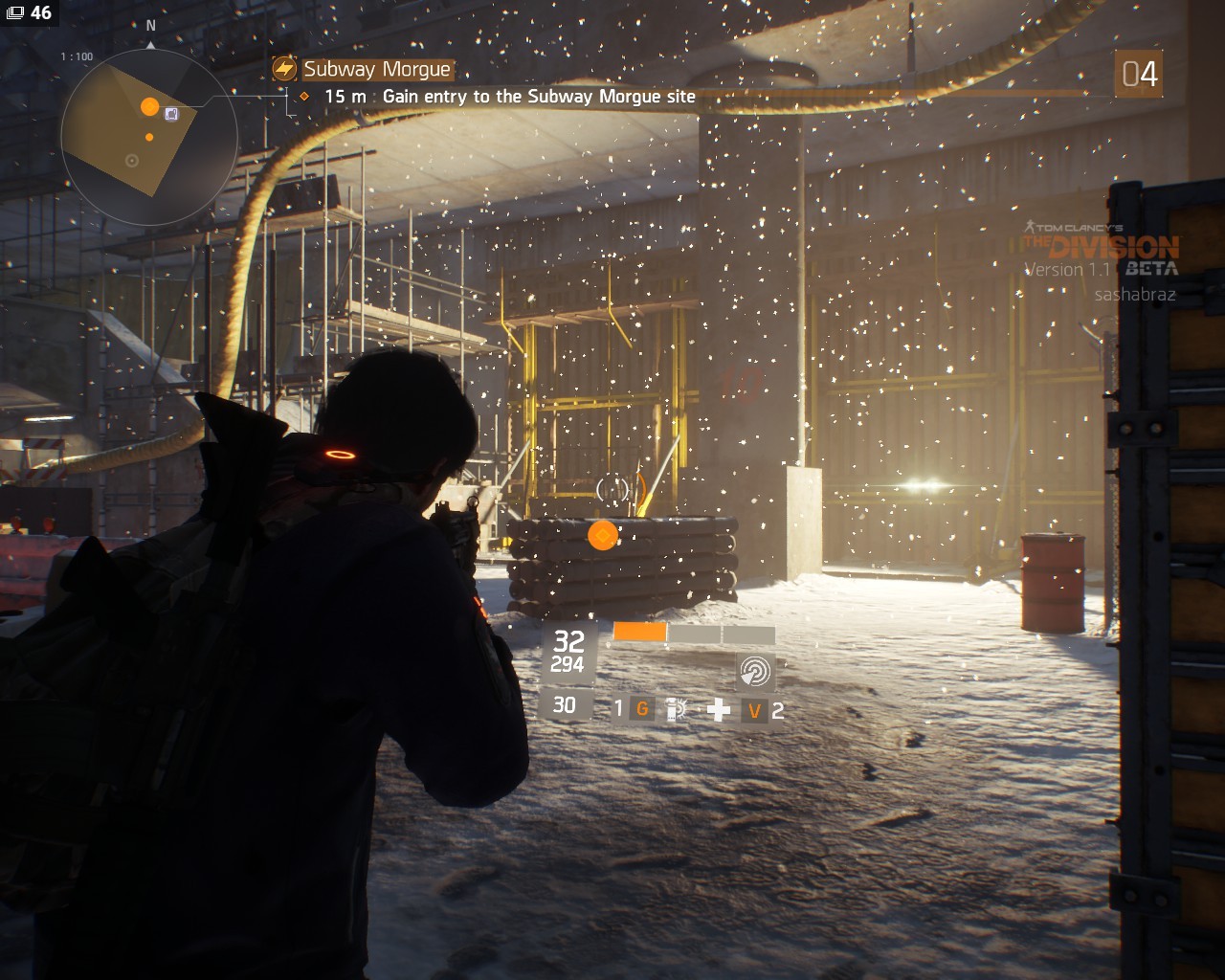Open the circular minimap
This screenshot has height=980, width=1225.
(148, 137)
